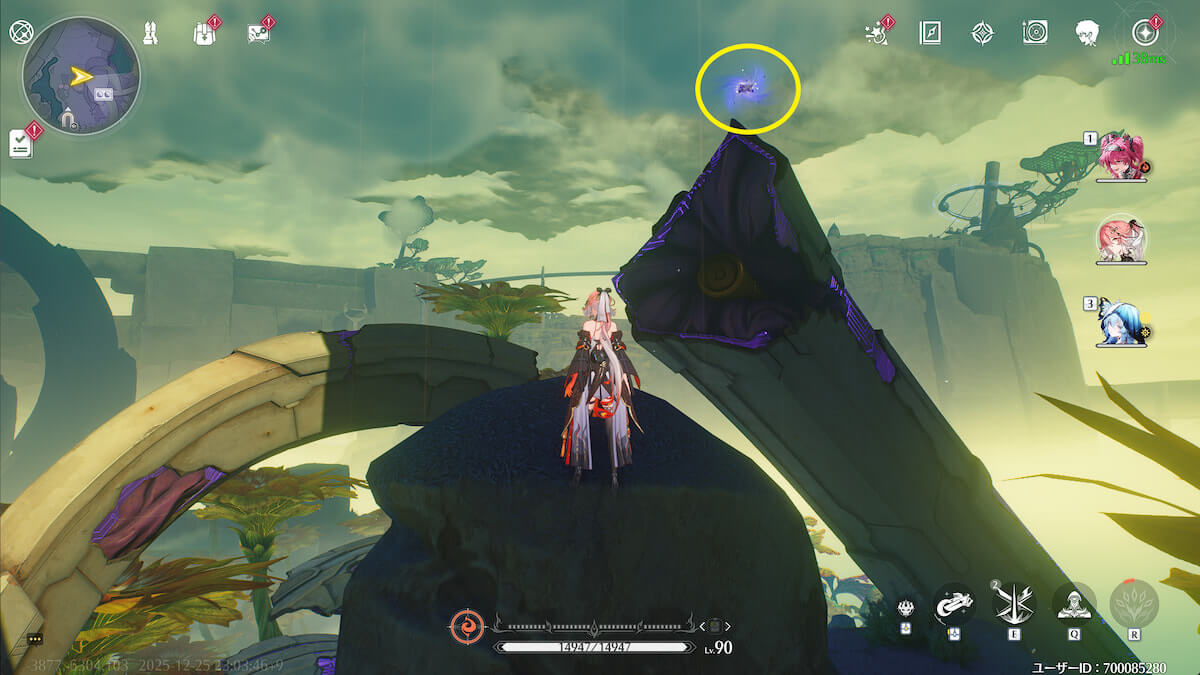Open the backpack inventory
The height and width of the screenshot is (675, 1200).
pos(204,32)
